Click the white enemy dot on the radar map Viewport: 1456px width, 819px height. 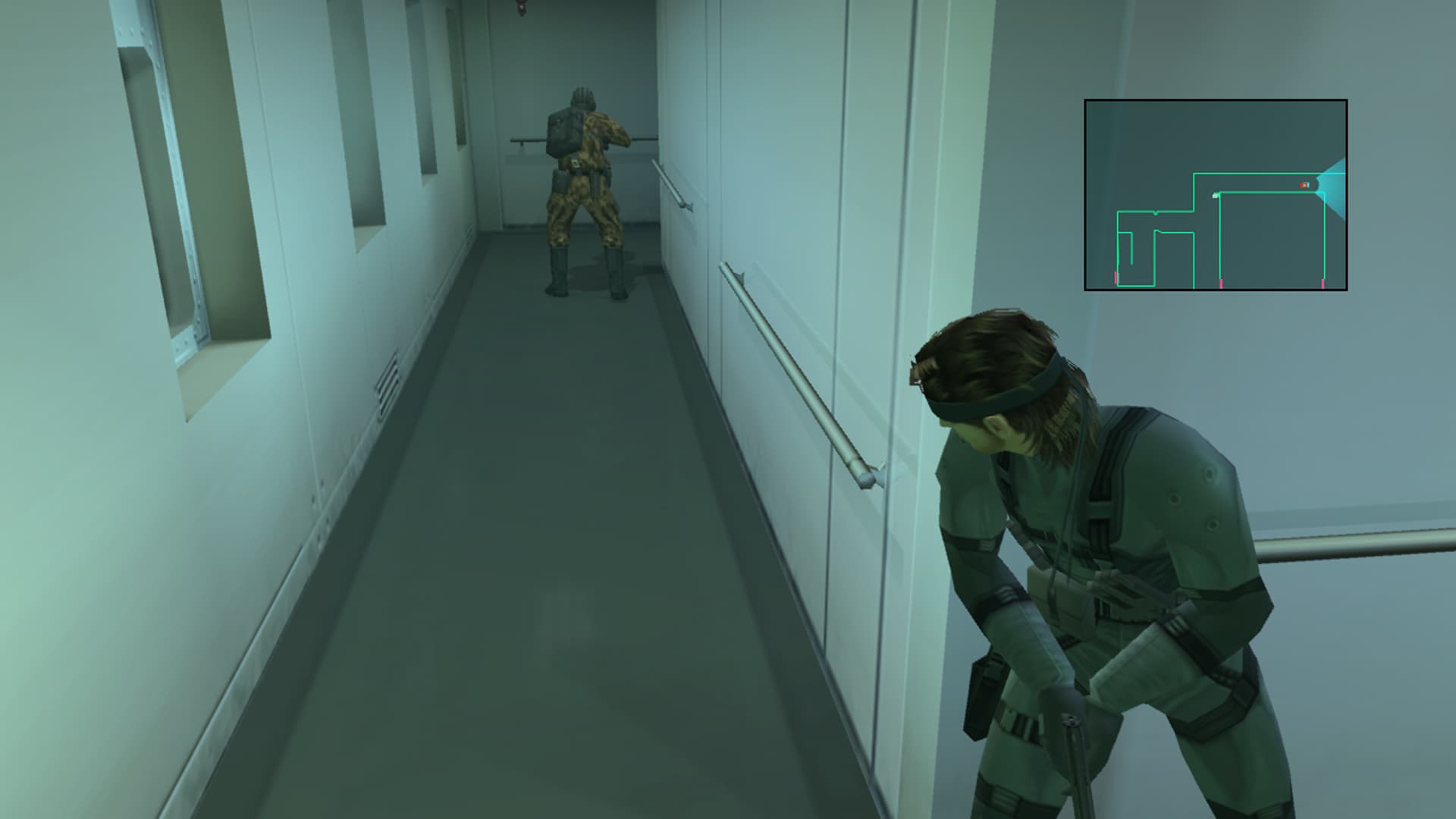[1216, 196]
